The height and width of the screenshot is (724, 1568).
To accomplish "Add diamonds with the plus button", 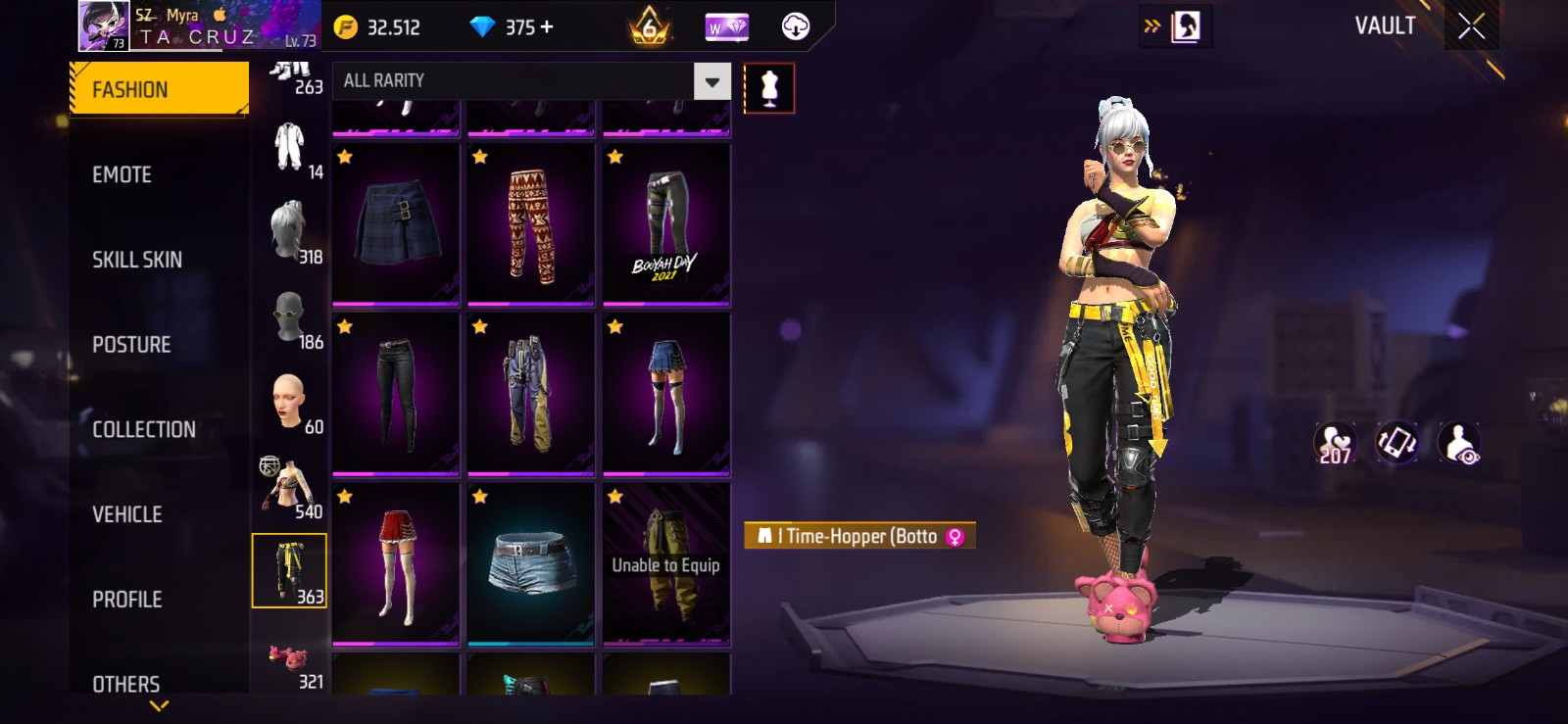I will (547, 27).
